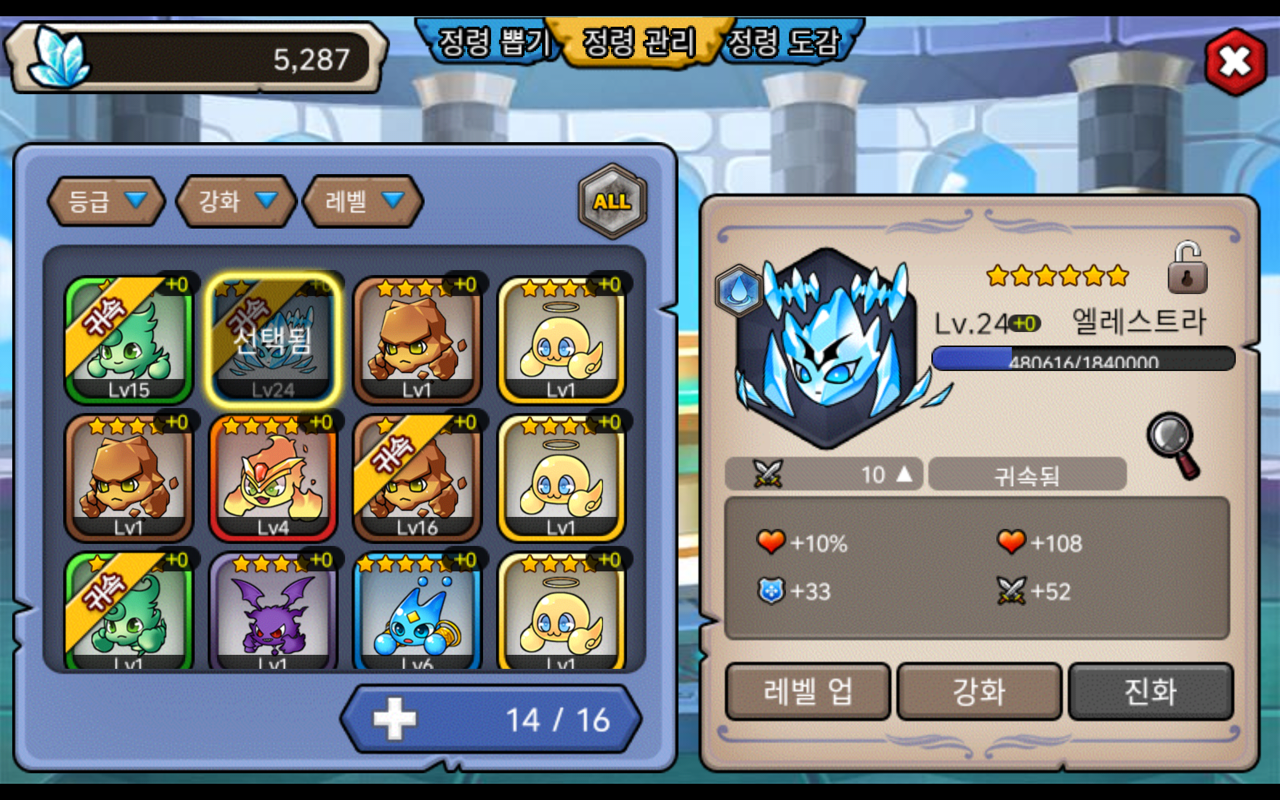
Task: Choose the purple bat spirit
Action: (273, 612)
